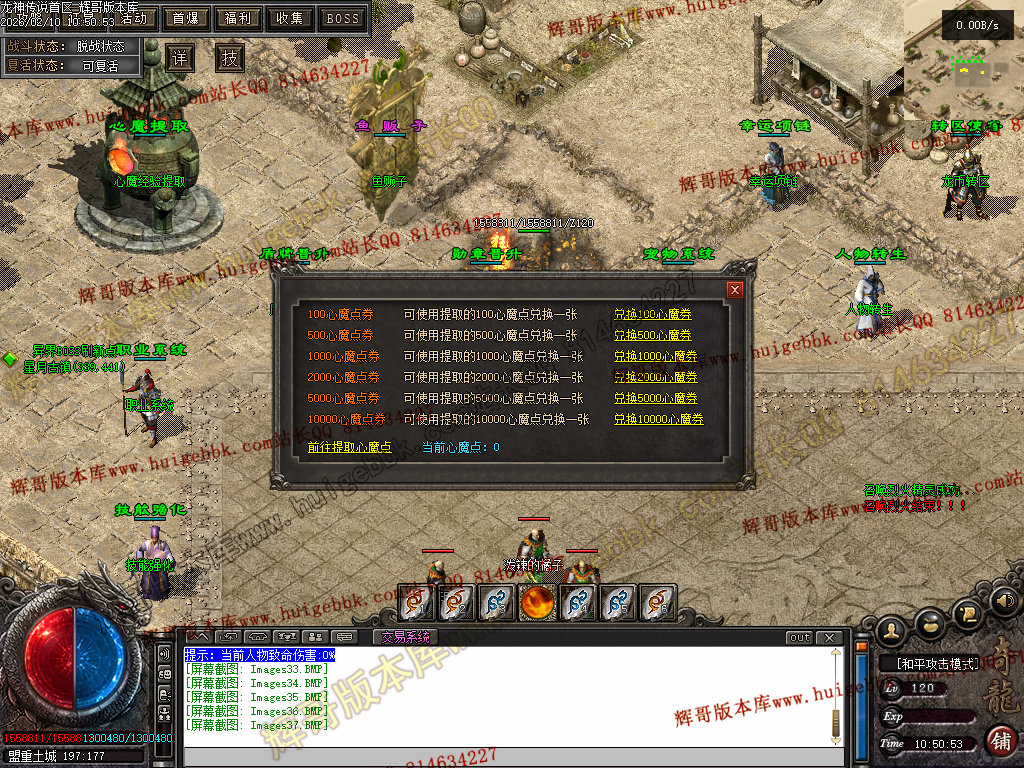Click the 详 details button
The height and width of the screenshot is (768, 1024).
coord(179,57)
